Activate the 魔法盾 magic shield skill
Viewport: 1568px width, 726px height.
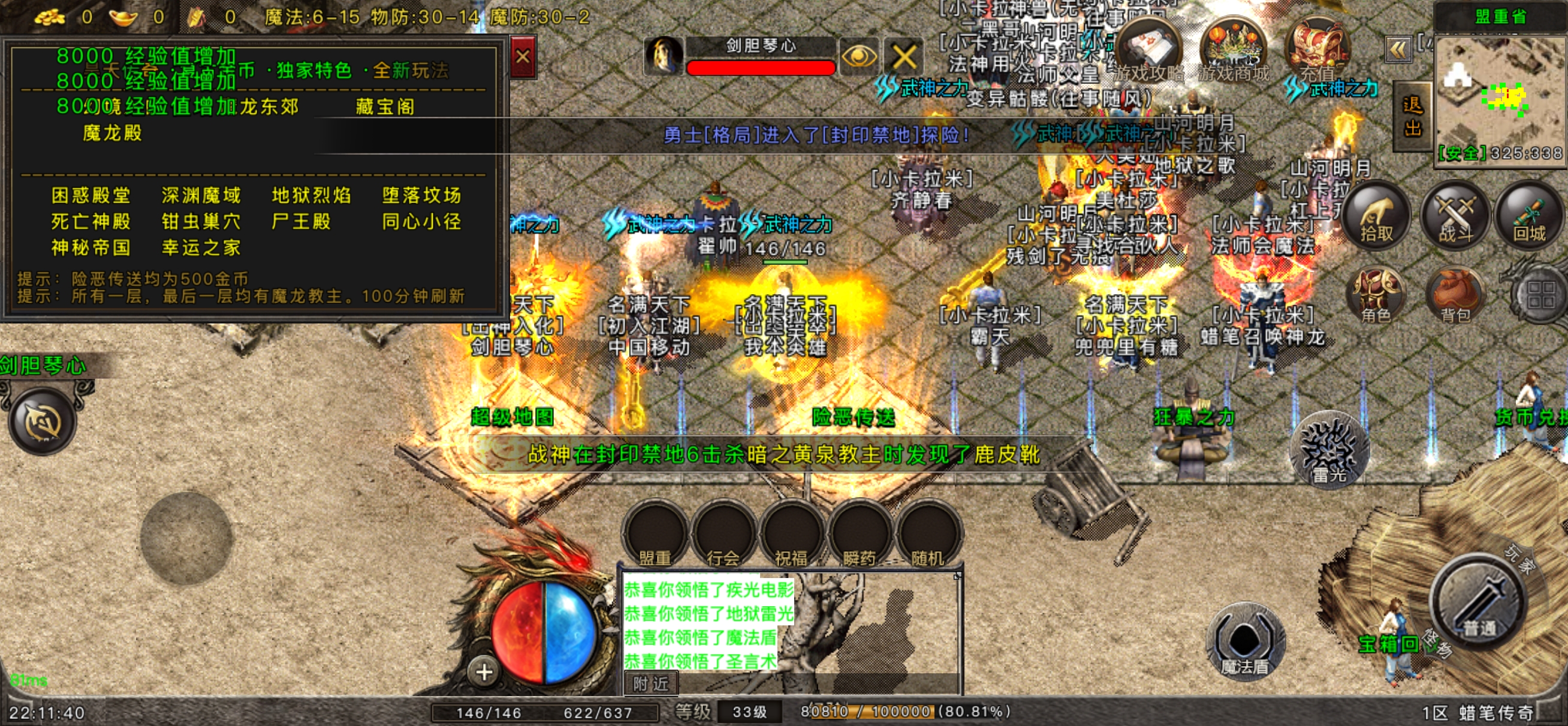(1245, 642)
